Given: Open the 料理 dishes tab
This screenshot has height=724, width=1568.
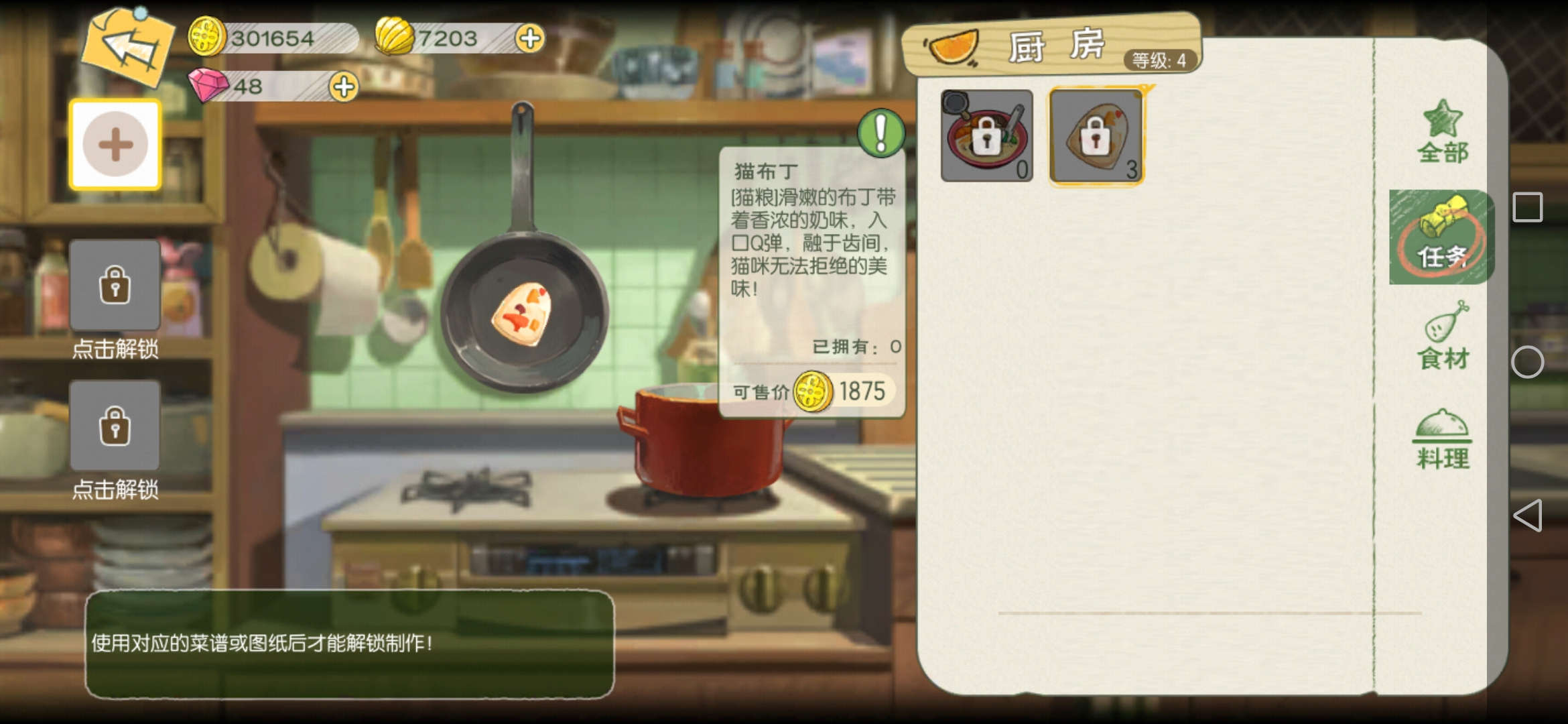Looking at the screenshot, I should tap(1442, 440).
